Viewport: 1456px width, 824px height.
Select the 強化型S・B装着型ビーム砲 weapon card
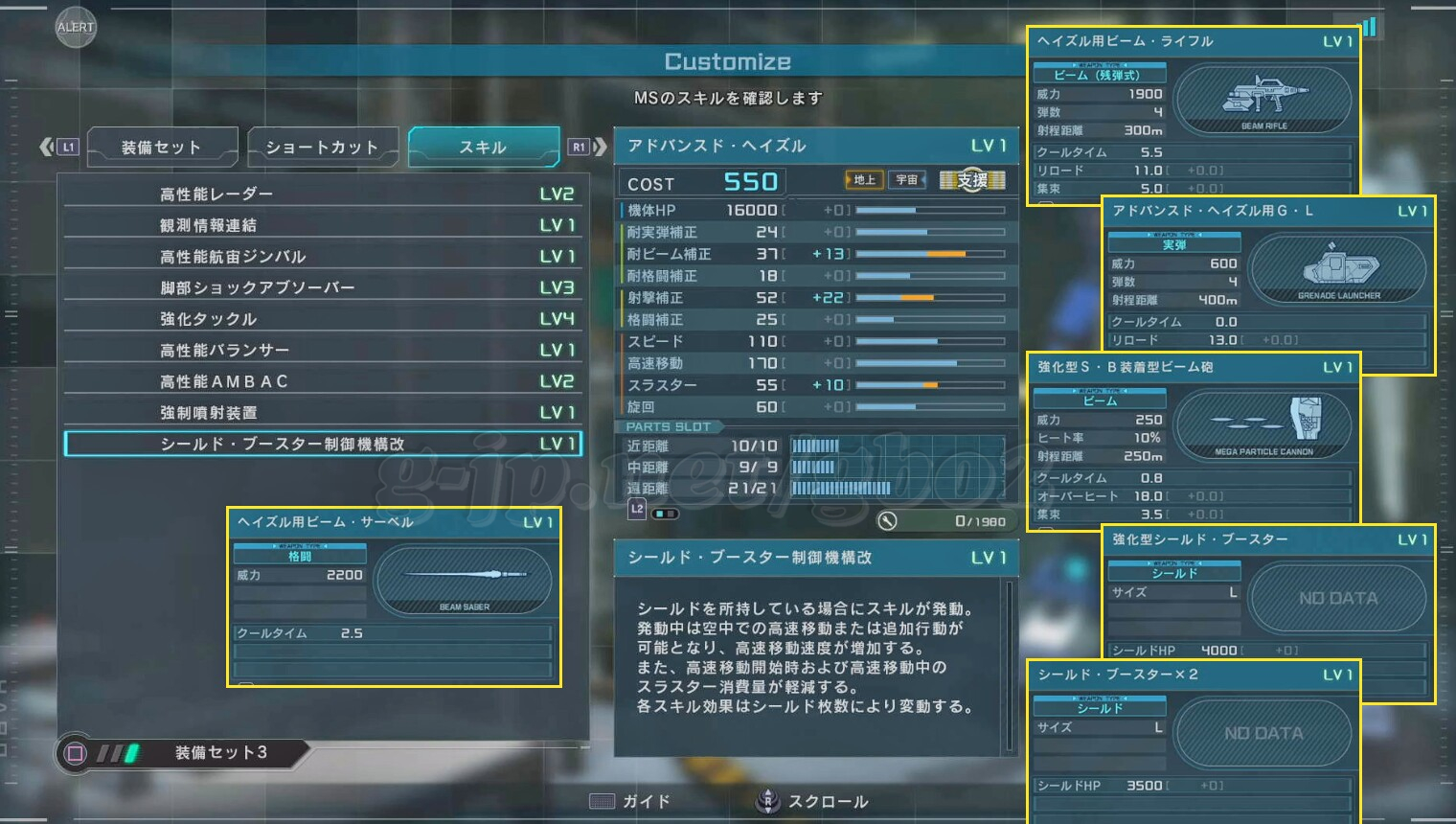tap(1194, 441)
